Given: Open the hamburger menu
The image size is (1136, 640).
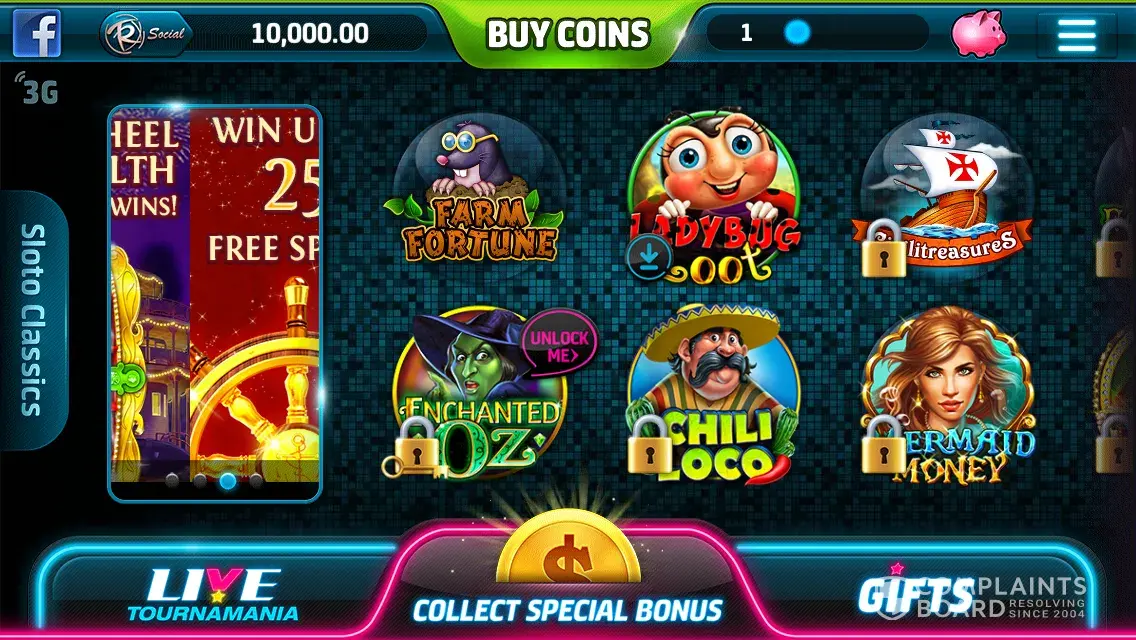Looking at the screenshot, I should point(1075,34).
